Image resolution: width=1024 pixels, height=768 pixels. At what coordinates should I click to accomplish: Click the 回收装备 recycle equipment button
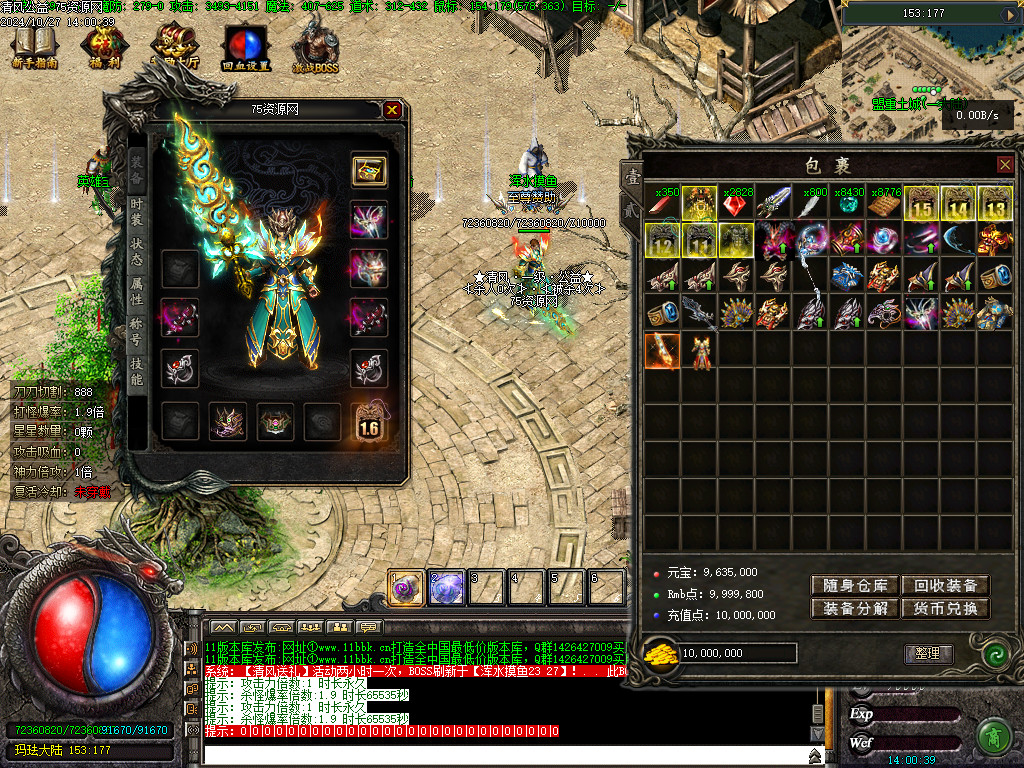tap(945, 586)
